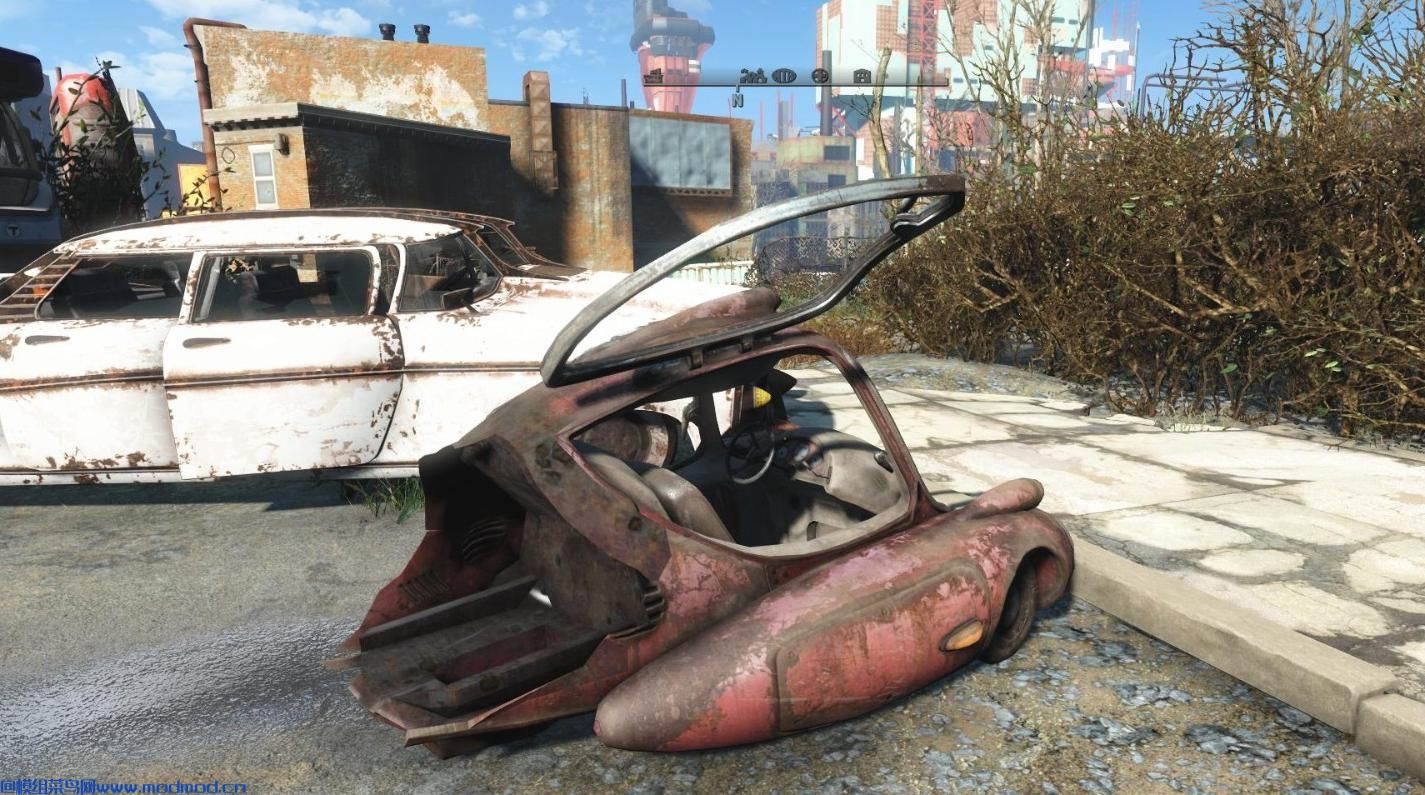Image resolution: width=1425 pixels, height=795 pixels.
Task: Select the round crosshair marker on the compass
Action: click(821, 76)
